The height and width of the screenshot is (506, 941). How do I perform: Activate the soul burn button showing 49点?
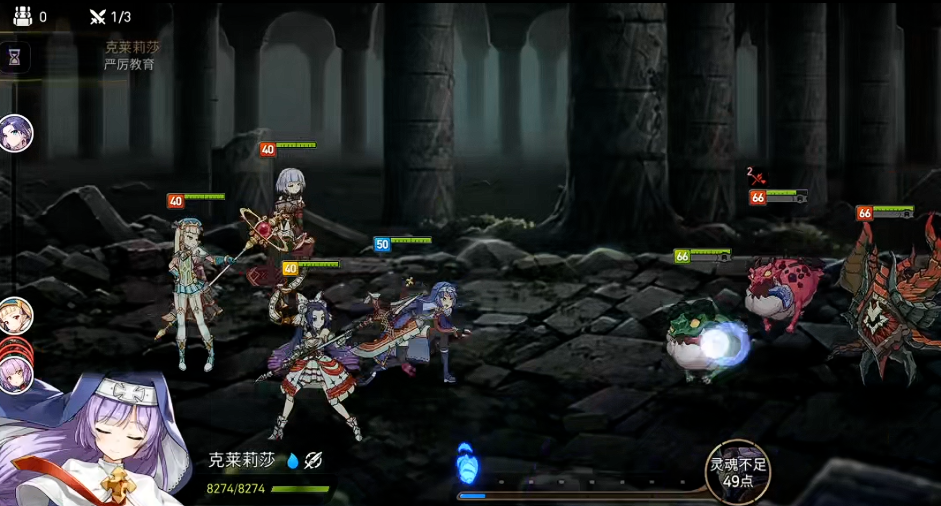738,472
